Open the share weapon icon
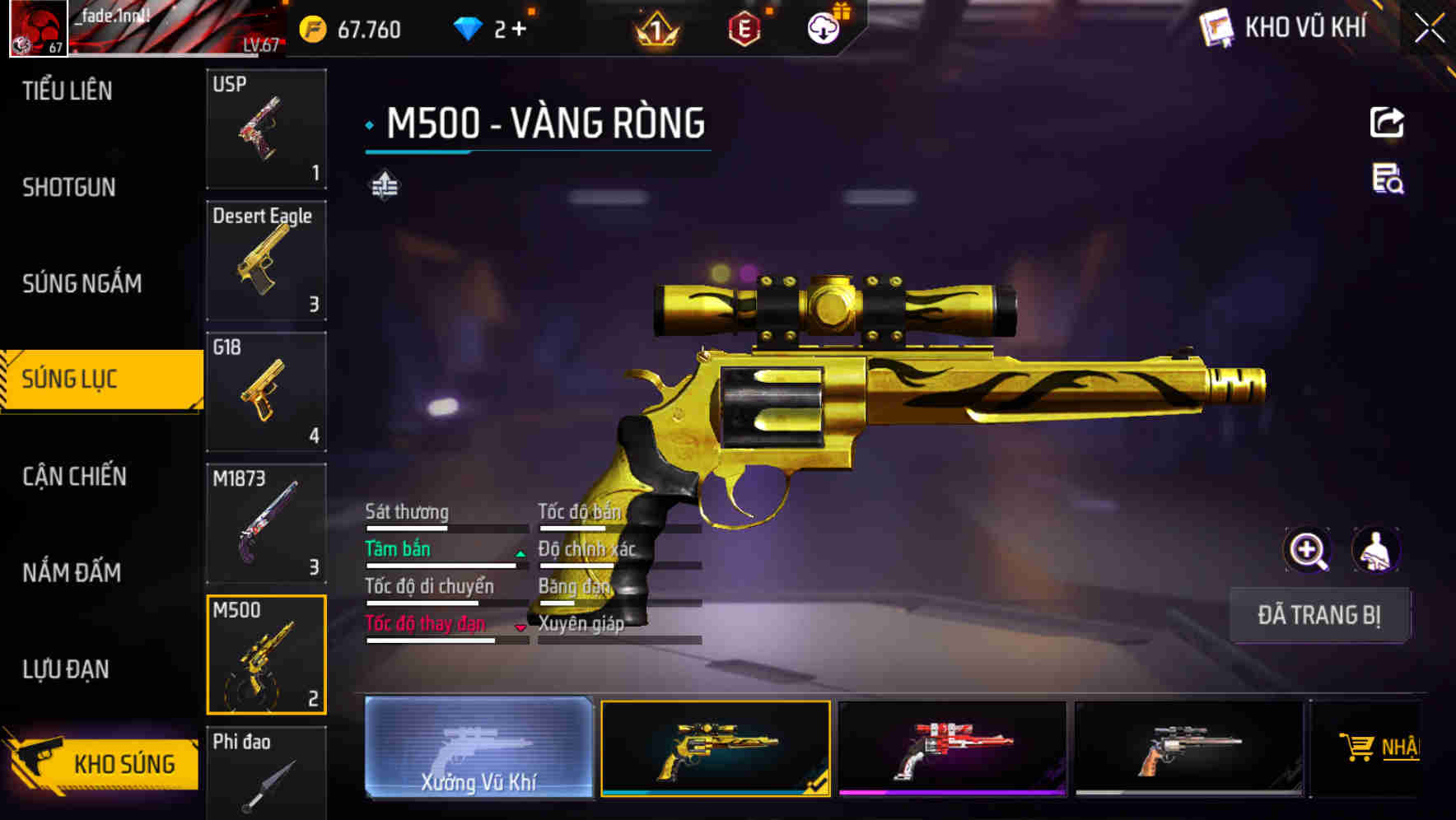This screenshot has height=820, width=1456. (1387, 120)
